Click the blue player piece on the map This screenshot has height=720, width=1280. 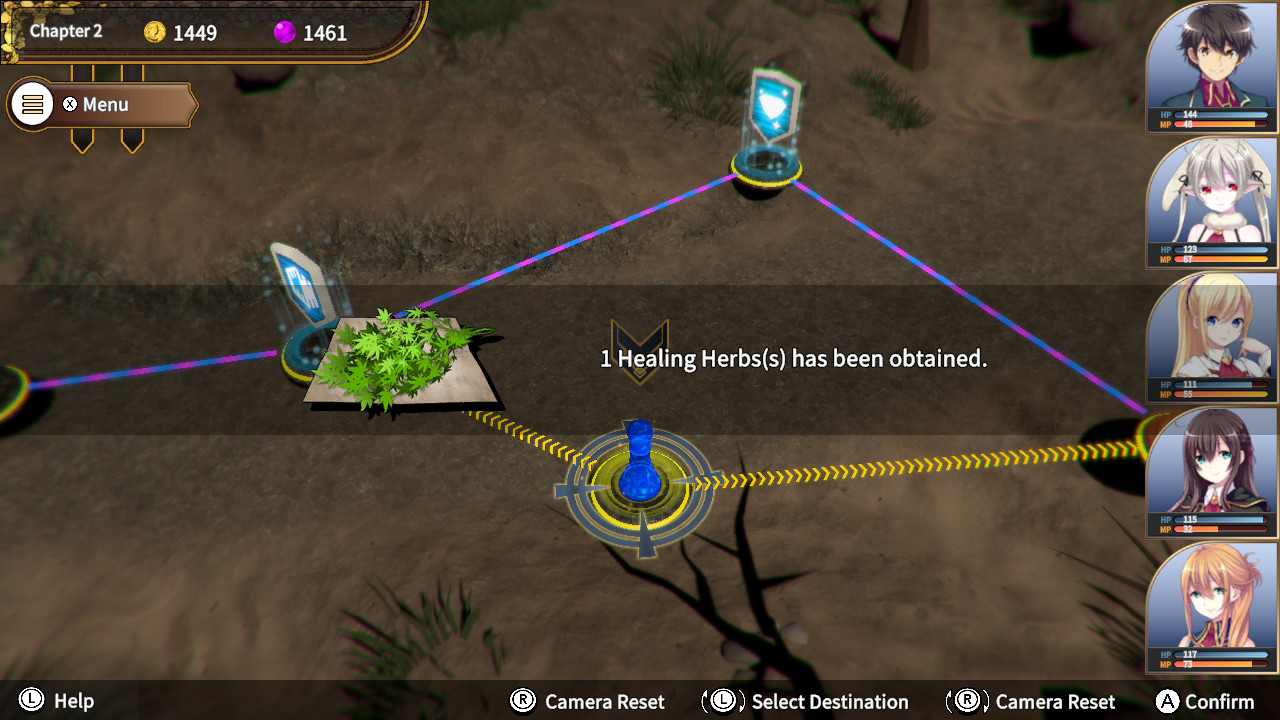[638, 470]
